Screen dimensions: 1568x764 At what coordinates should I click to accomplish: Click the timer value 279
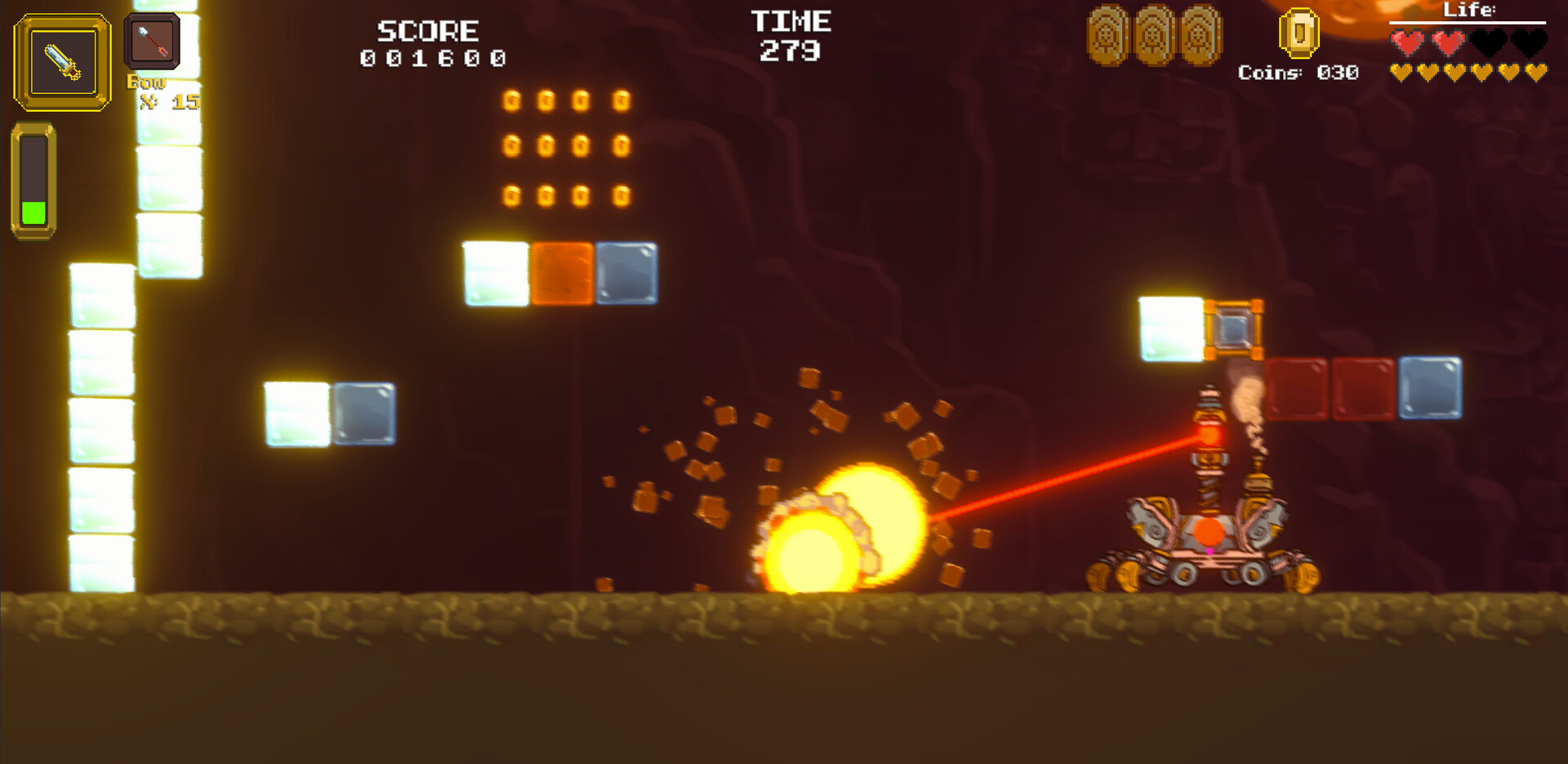click(791, 51)
